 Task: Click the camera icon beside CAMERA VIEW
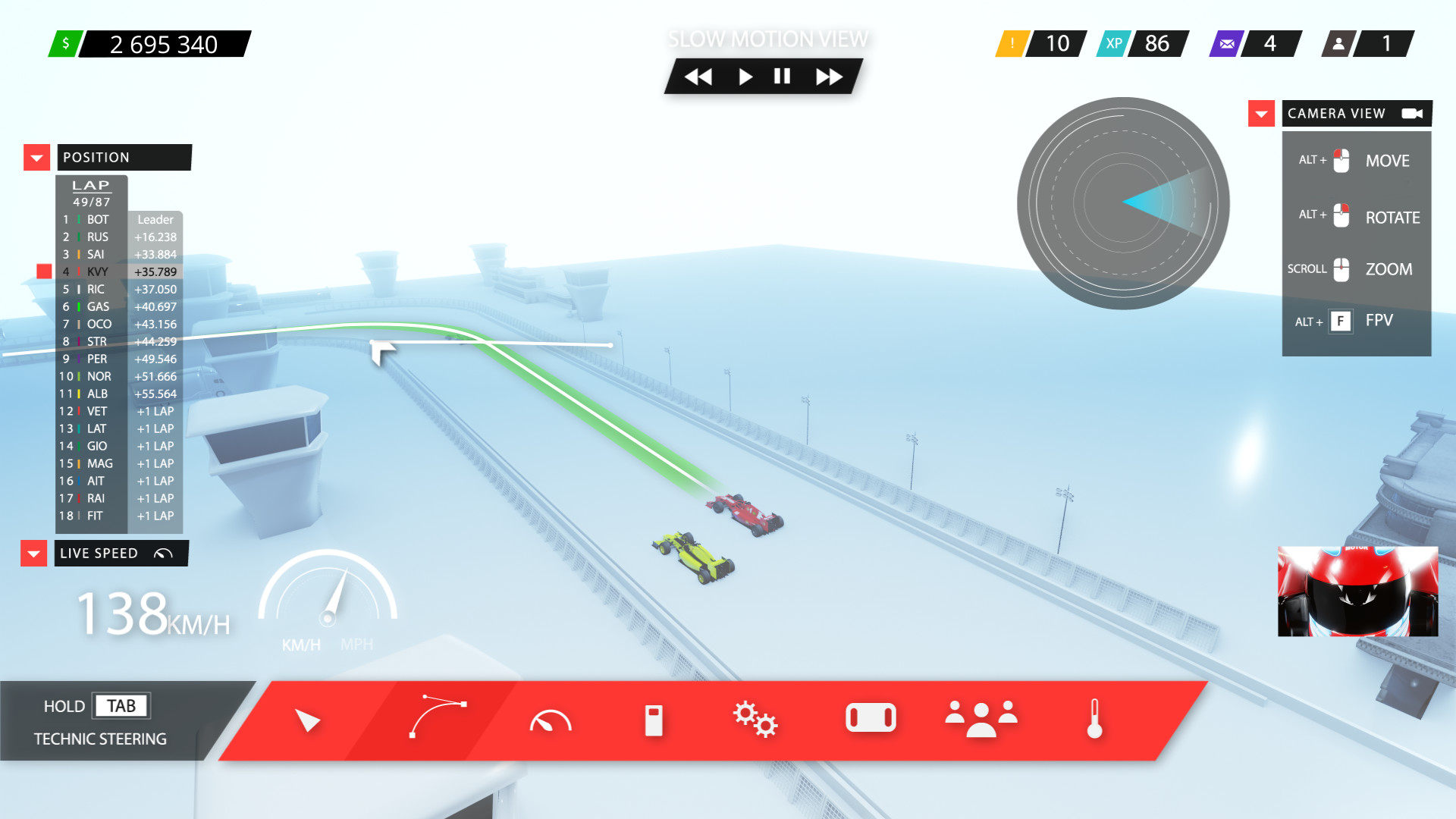(x=1411, y=113)
